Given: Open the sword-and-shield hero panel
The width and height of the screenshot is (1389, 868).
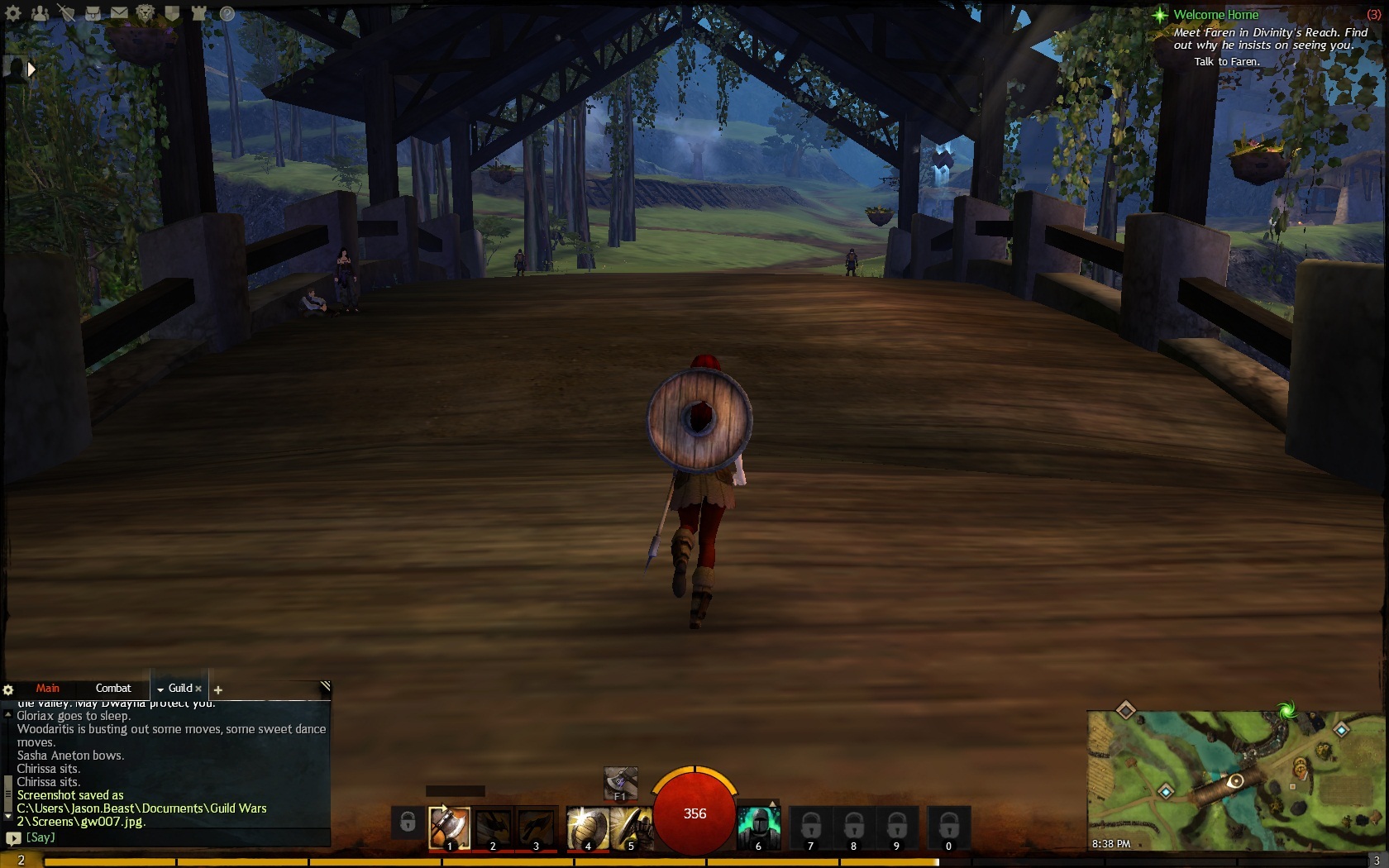Looking at the screenshot, I should coord(66,13).
